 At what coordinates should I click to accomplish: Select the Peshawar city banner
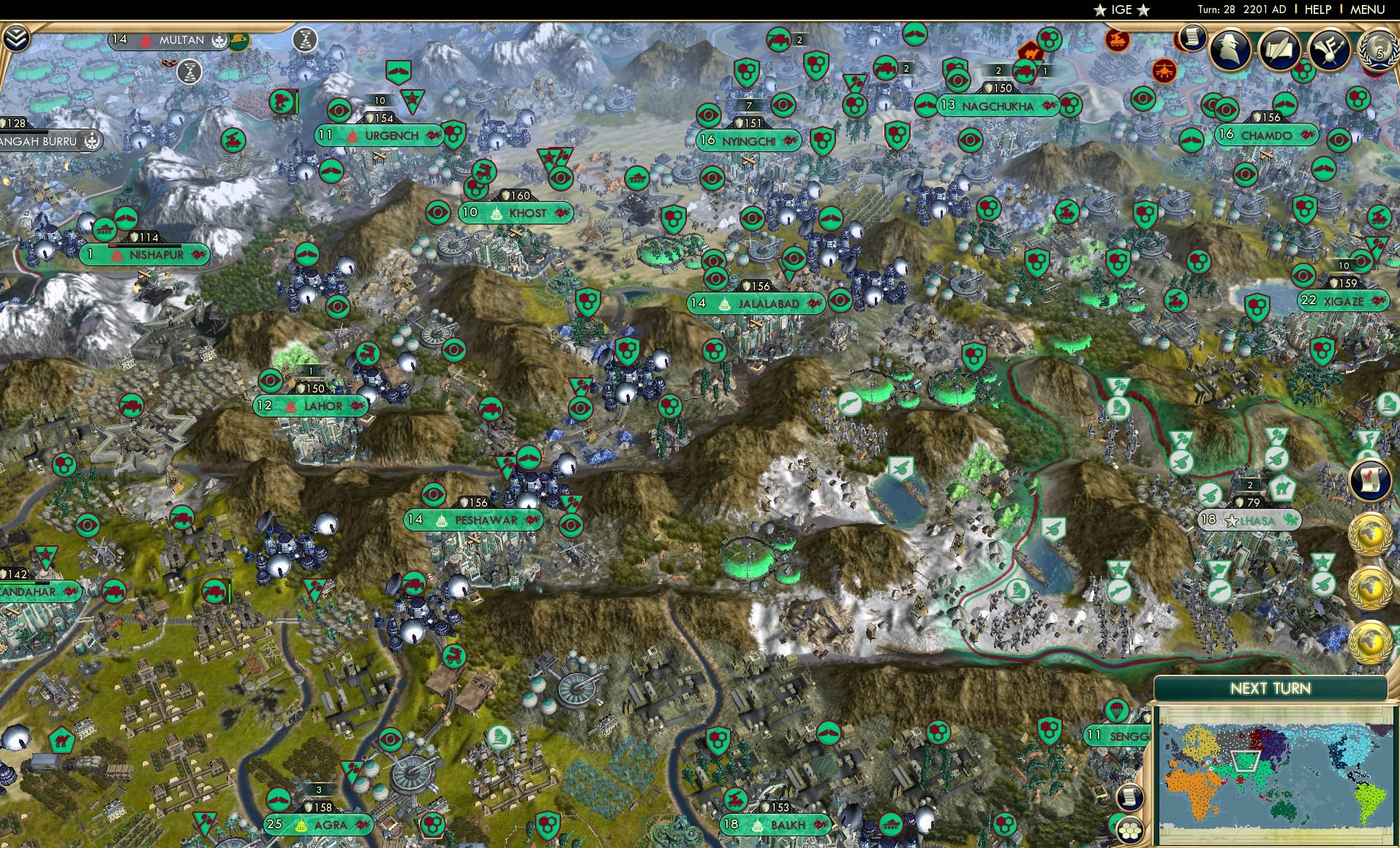coord(474,520)
